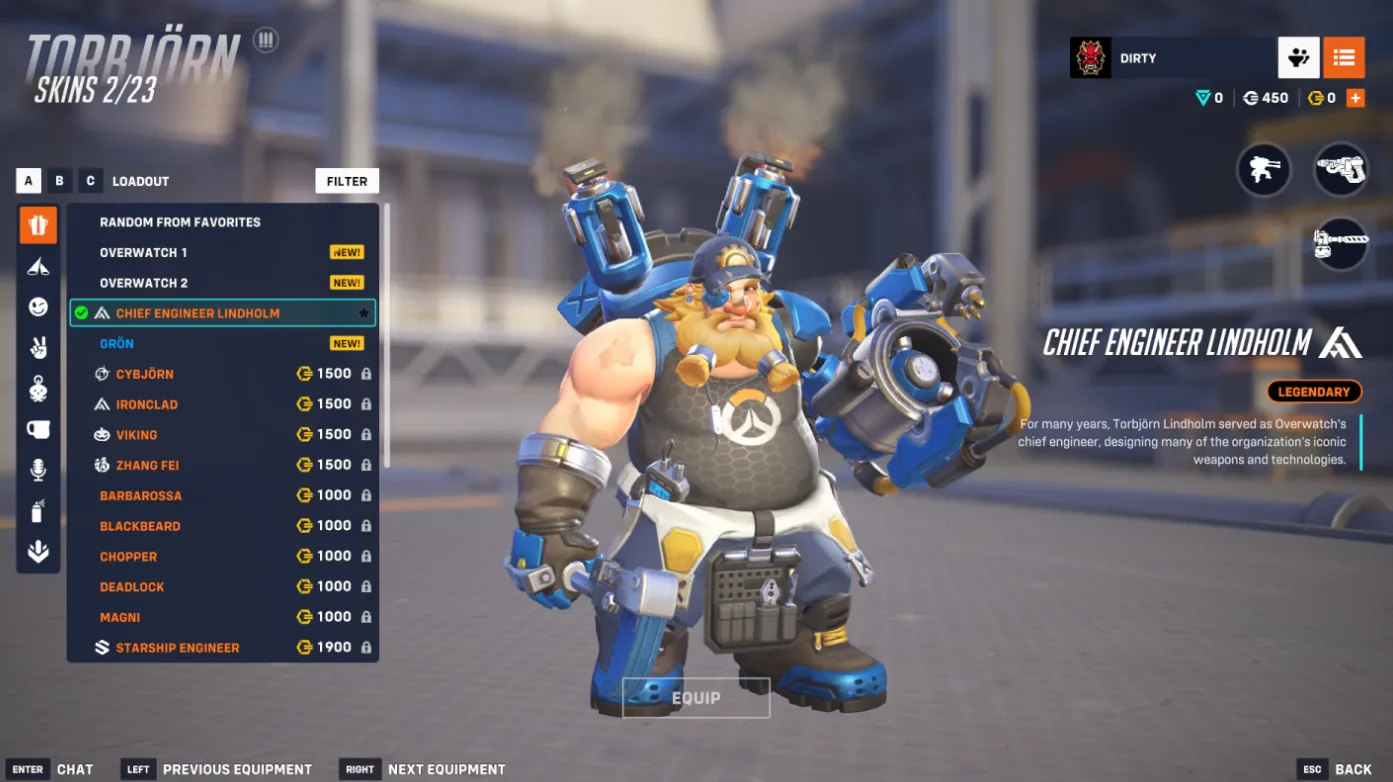Switch to loadout tab C
This screenshot has width=1393, height=782.
(x=89, y=180)
